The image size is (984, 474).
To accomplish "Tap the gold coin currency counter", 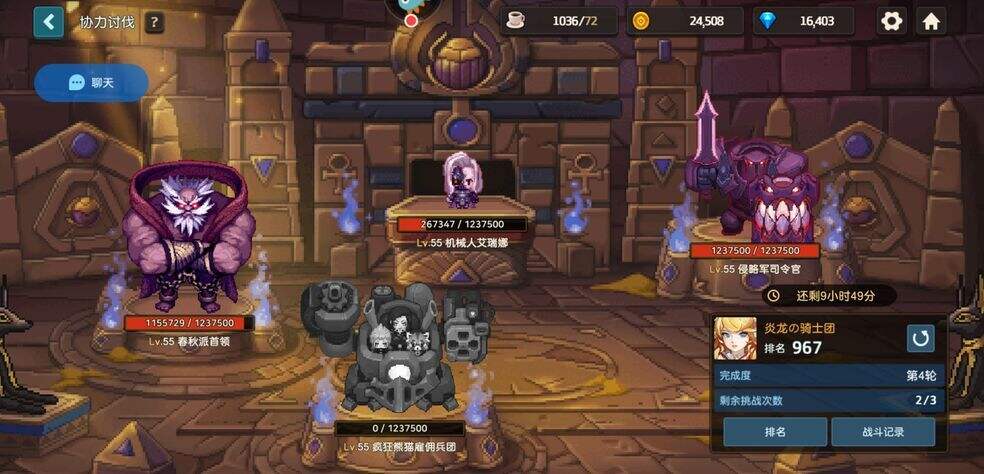I will click(686, 21).
